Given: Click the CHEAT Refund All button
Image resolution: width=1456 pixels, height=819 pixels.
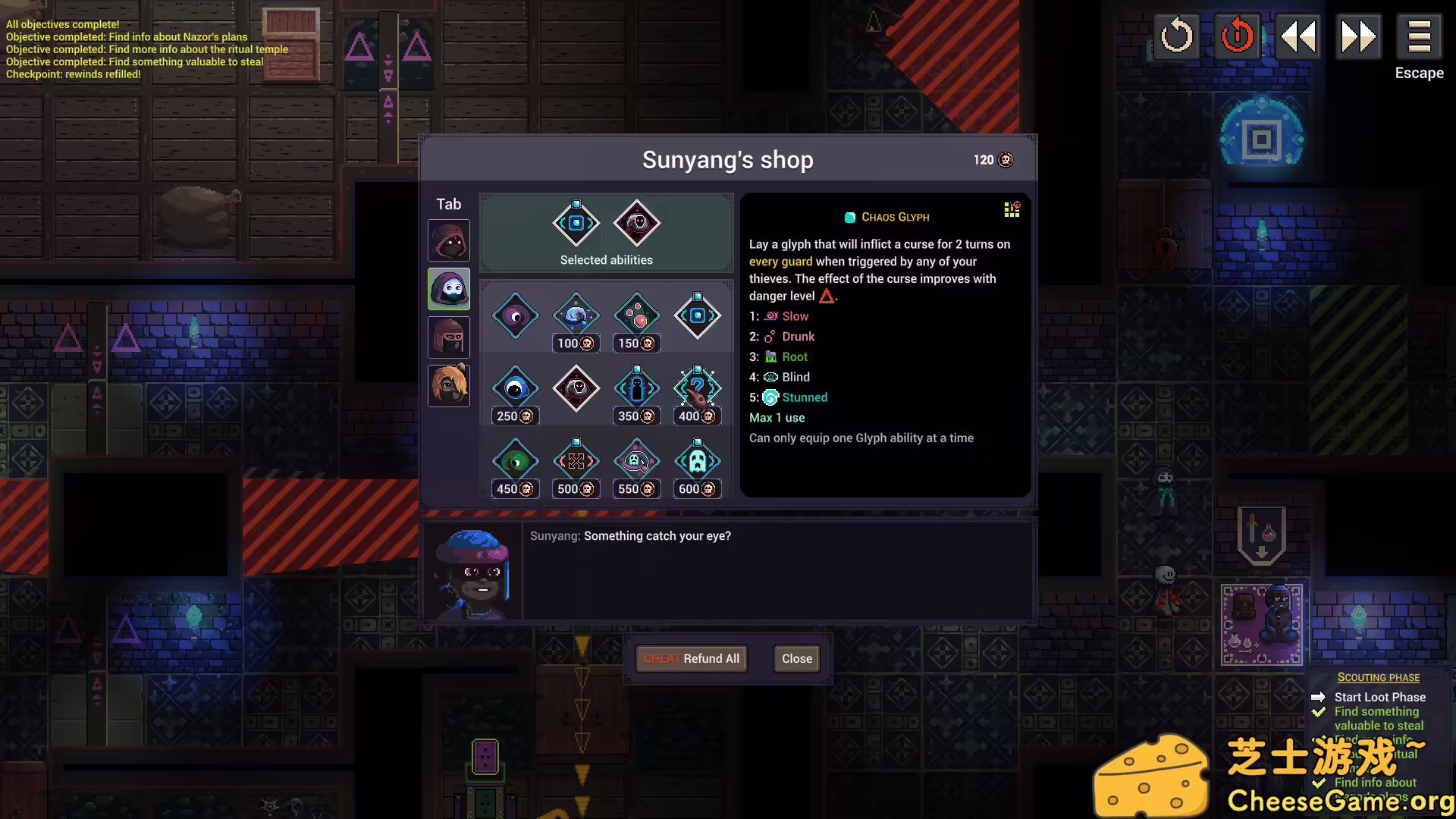Looking at the screenshot, I should pos(692,658).
